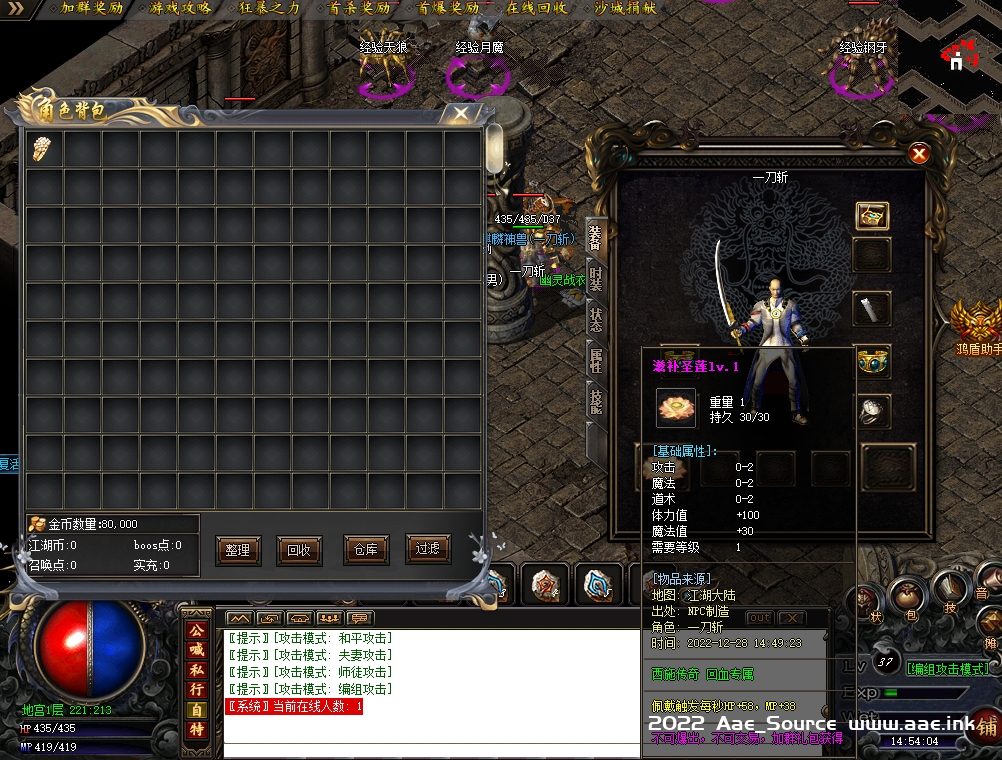This screenshot has width=1002, height=760.
Task: Switch to the 状态 status tab
Action: (596, 319)
